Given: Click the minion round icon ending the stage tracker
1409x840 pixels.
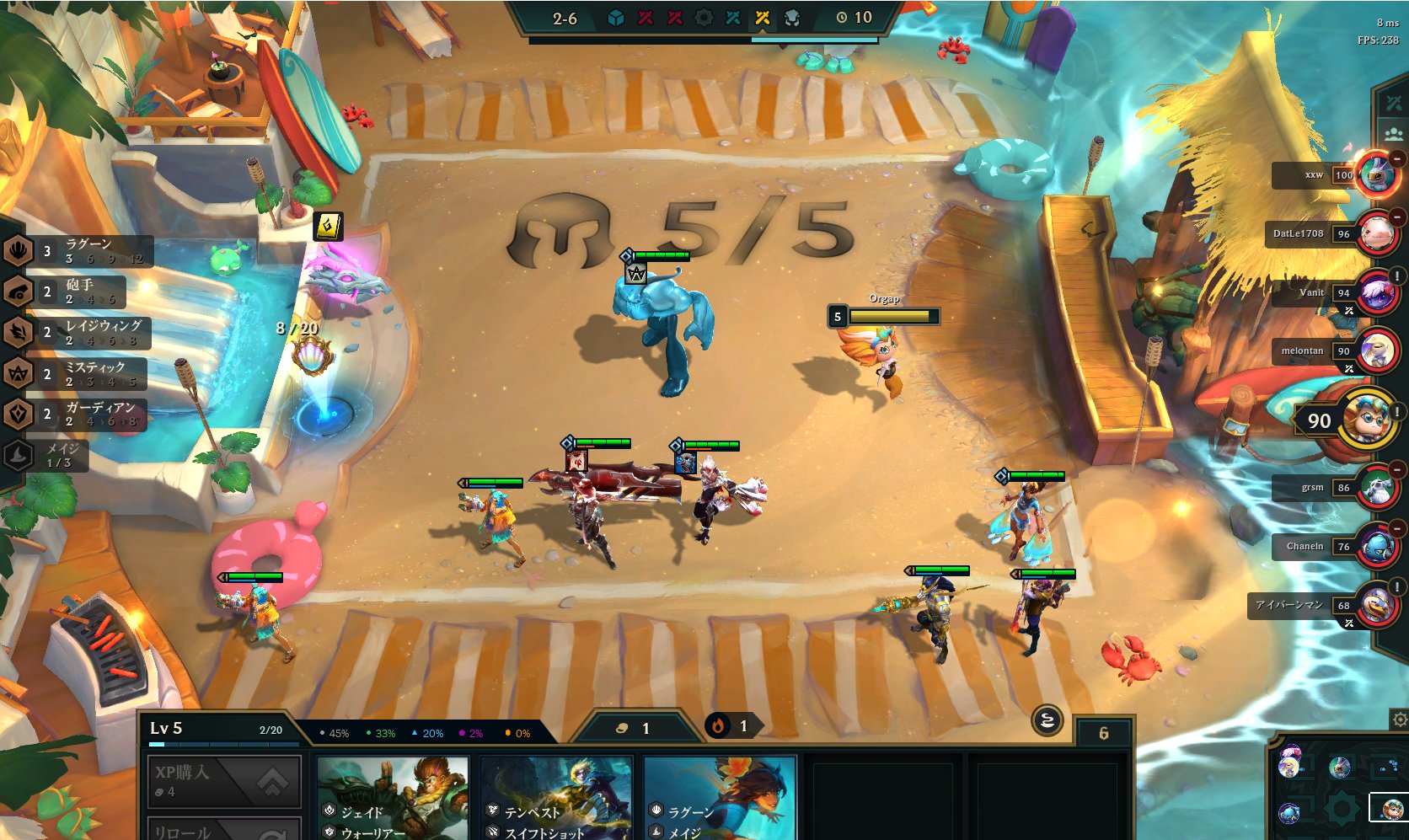Looking at the screenshot, I should coord(790,19).
